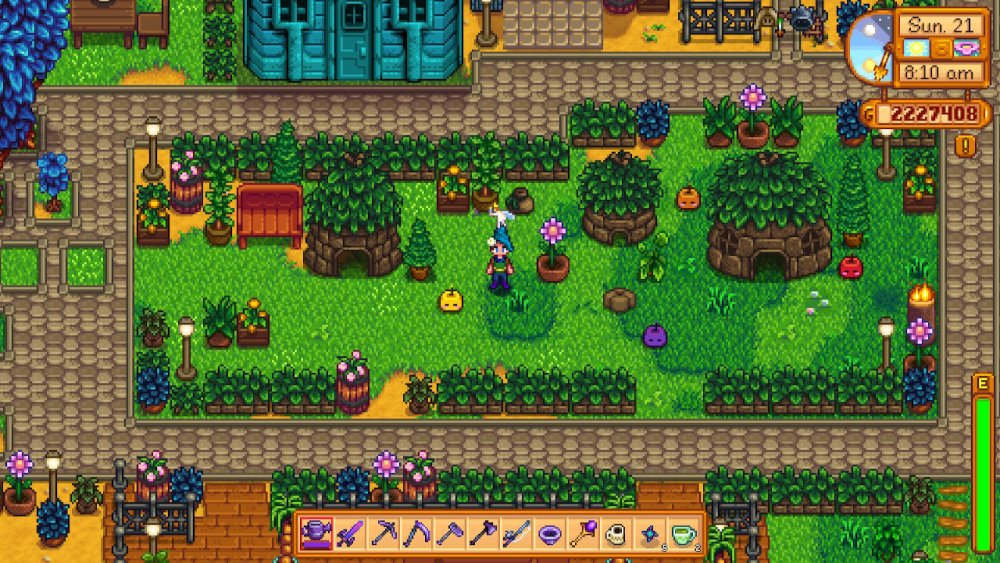
Task: Choose the pickaxe in the toolbar
Action: click(384, 533)
